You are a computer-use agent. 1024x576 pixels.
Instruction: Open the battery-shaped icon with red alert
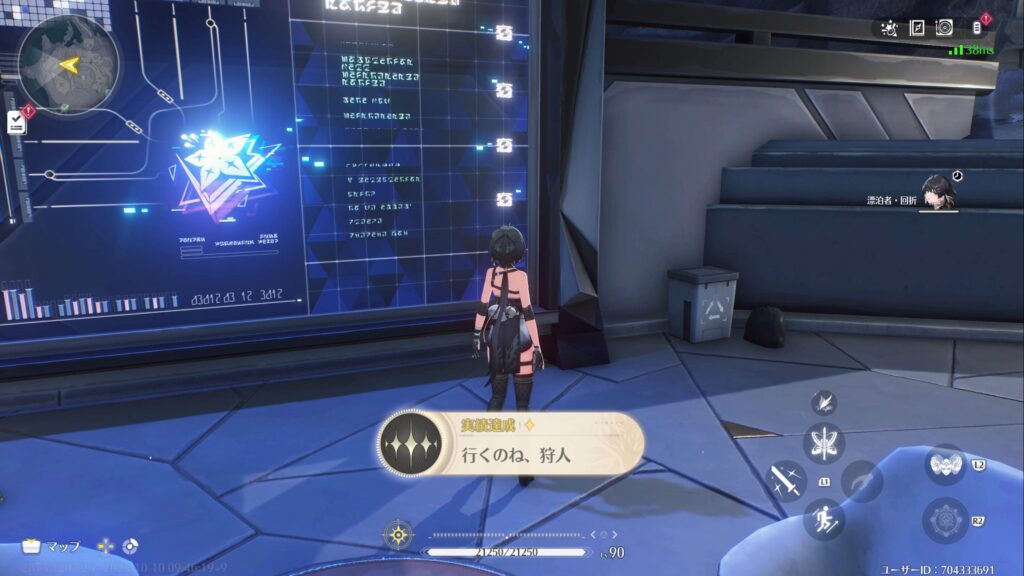click(978, 27)
